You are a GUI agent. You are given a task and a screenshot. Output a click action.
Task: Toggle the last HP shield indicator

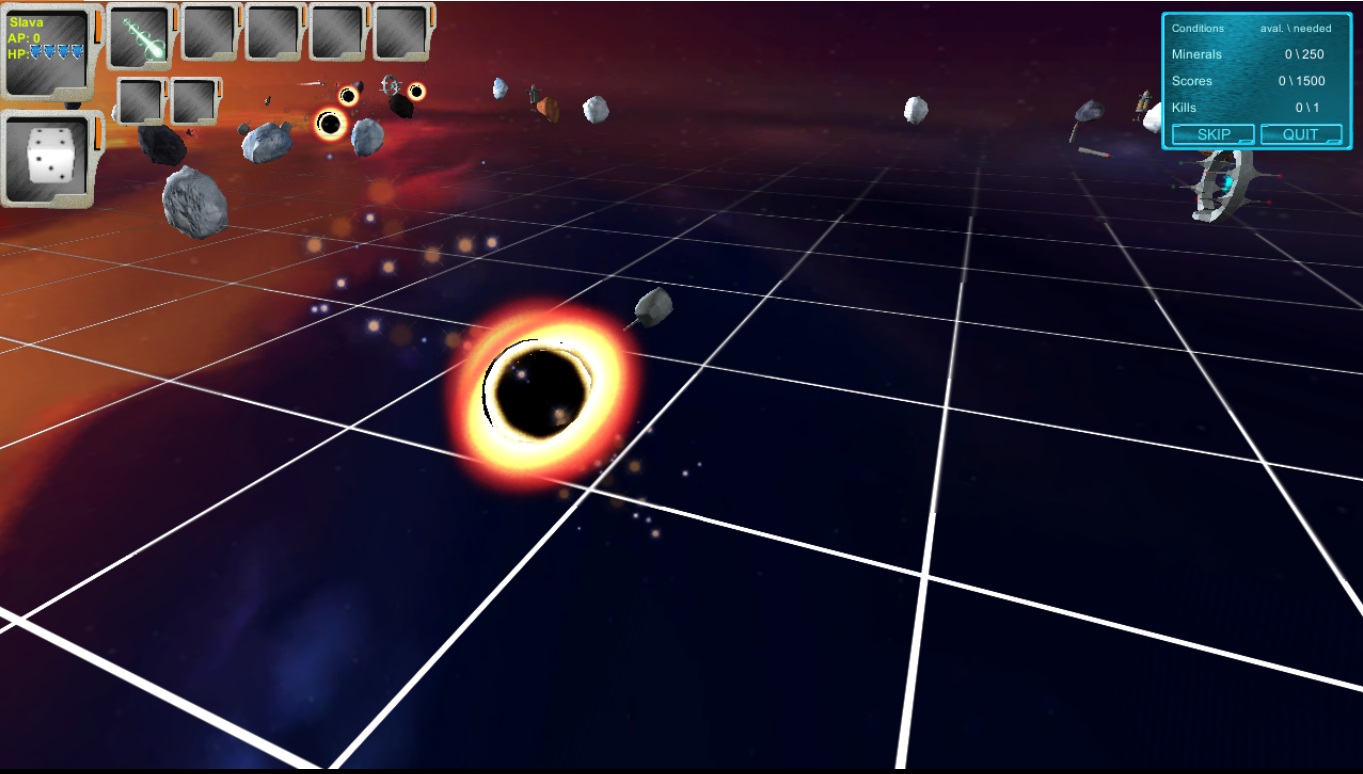(x=77, y=52)
